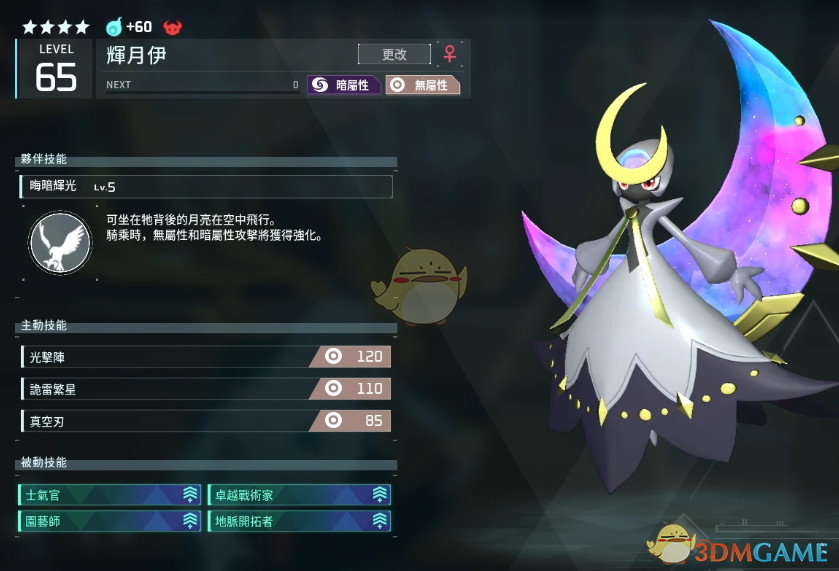This screenshot has height=571, width=839.
Task: Click the 暗屬性 dark element tag
Action: pos(344,85)
